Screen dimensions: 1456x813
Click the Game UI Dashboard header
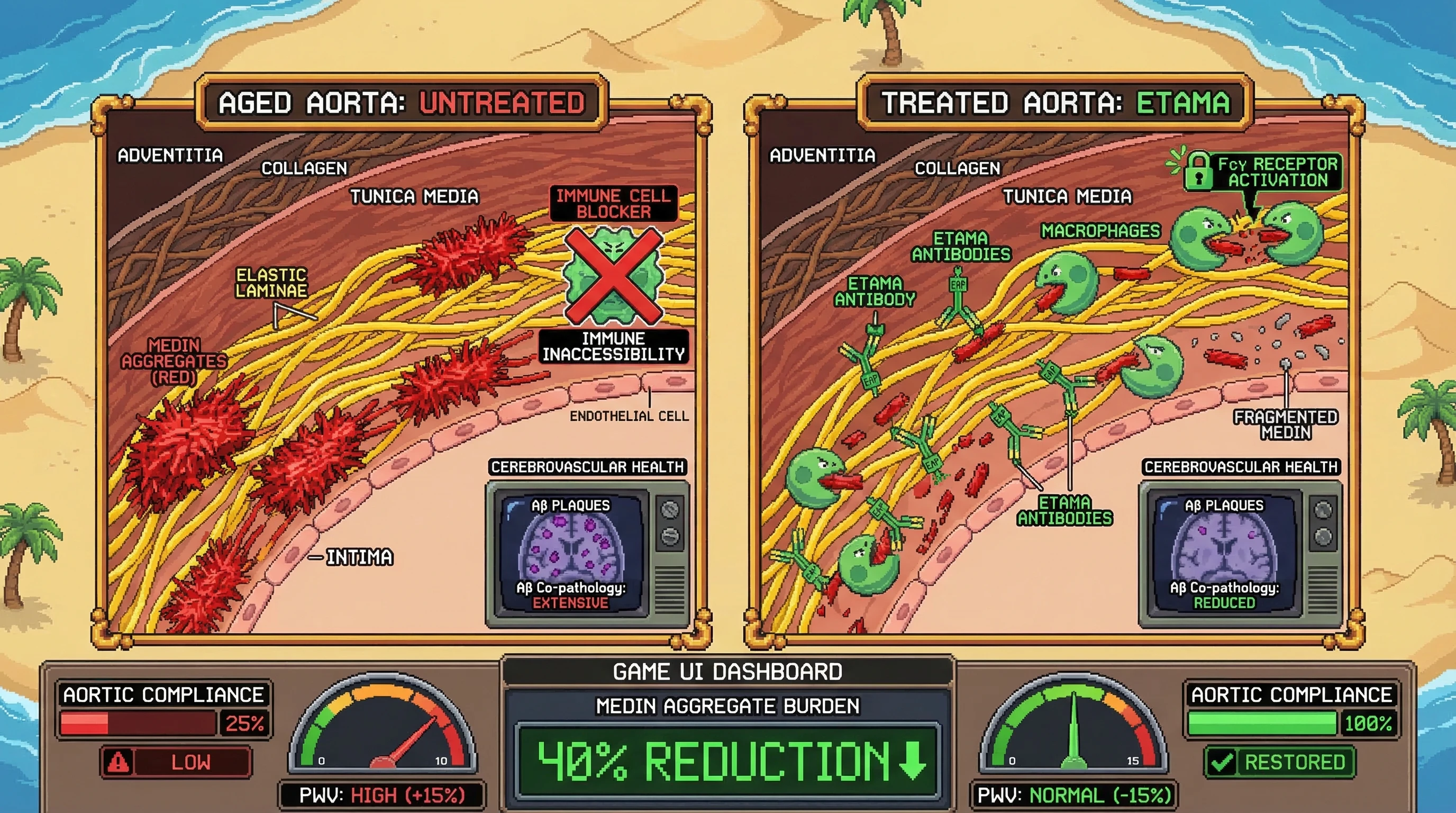click(727, 672)
